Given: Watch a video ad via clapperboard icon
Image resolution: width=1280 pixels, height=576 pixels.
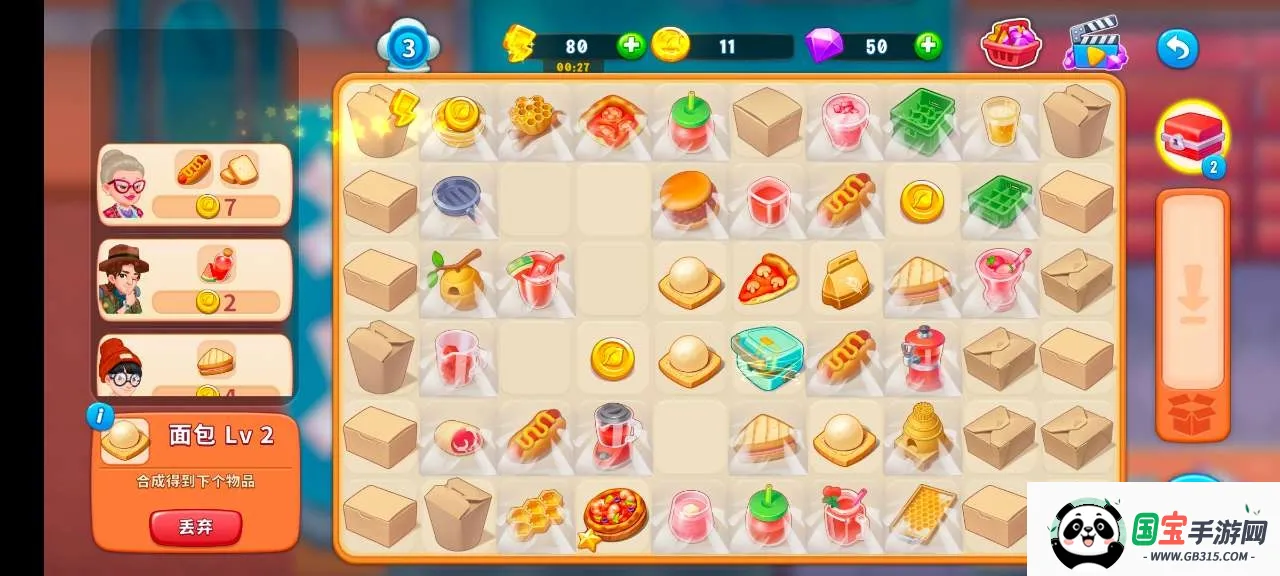Looking at the screenshot, I should 1095,45.
